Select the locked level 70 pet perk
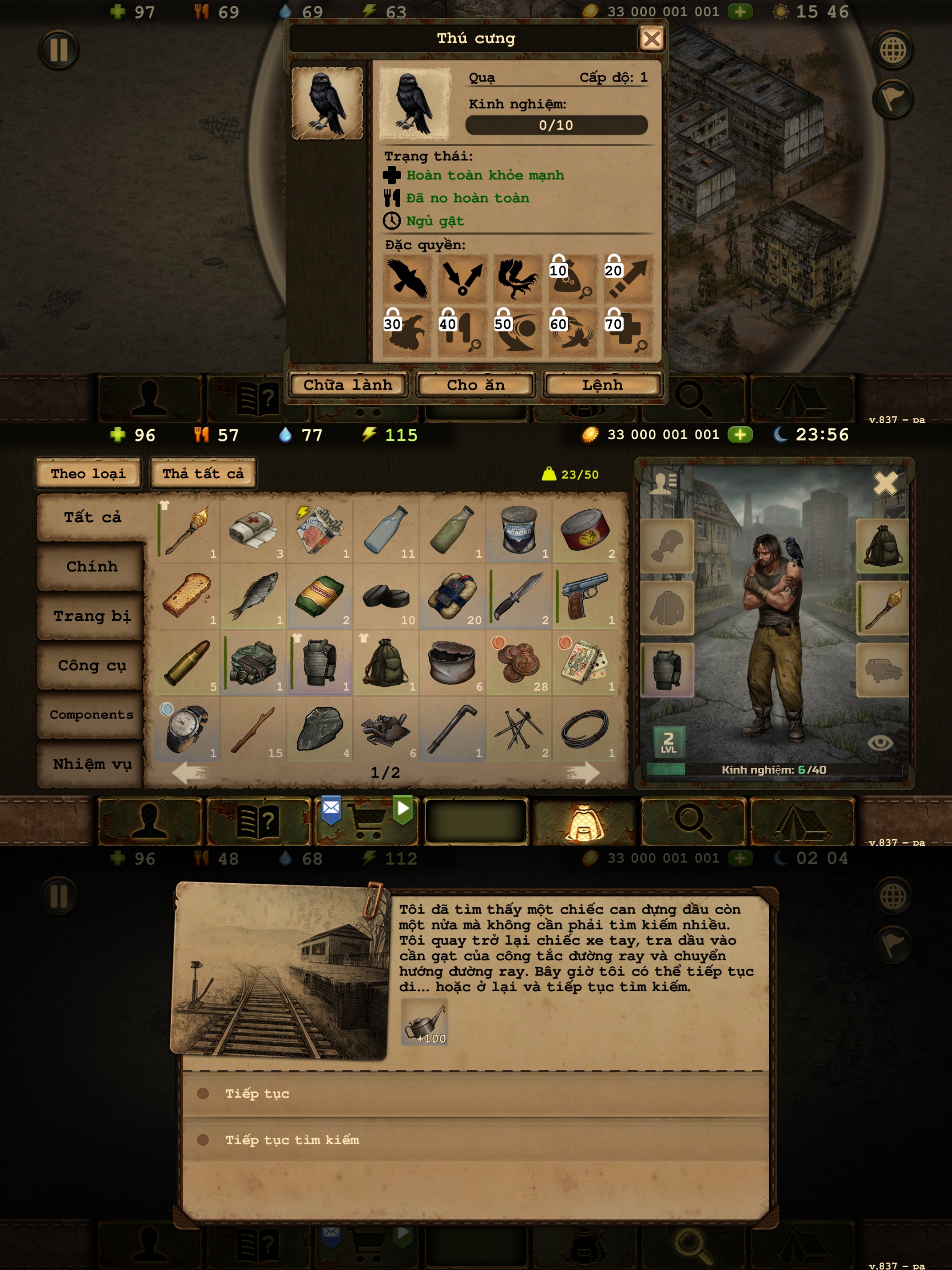The width and height of the screenshot is (952, 1270). [x=628, y=332]
